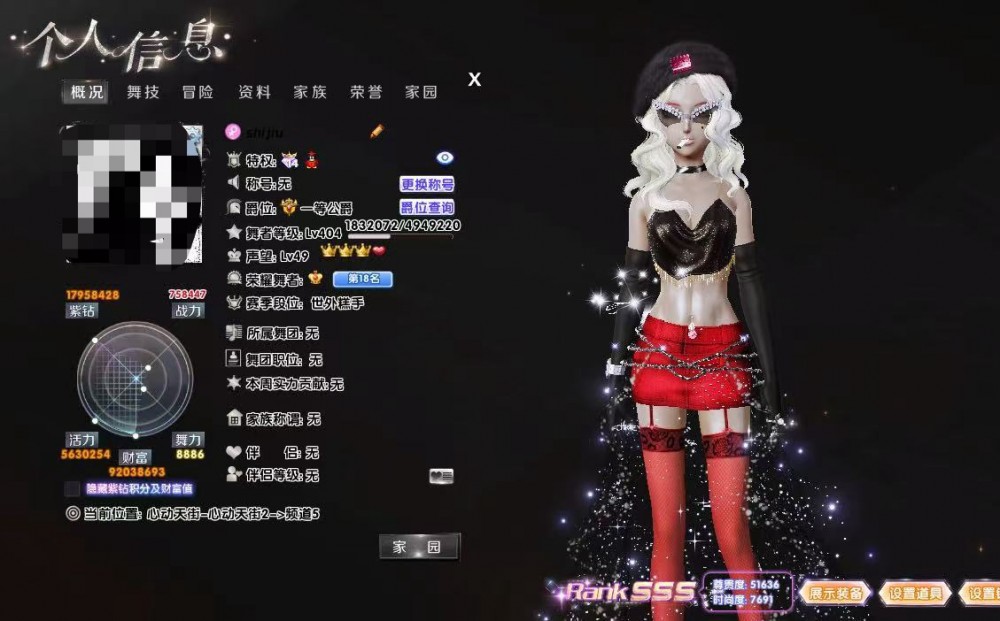This screenshot has height=621, width=1000.
Task: Click the 第18名 ranking badge
Action: (x=362, y=279)
